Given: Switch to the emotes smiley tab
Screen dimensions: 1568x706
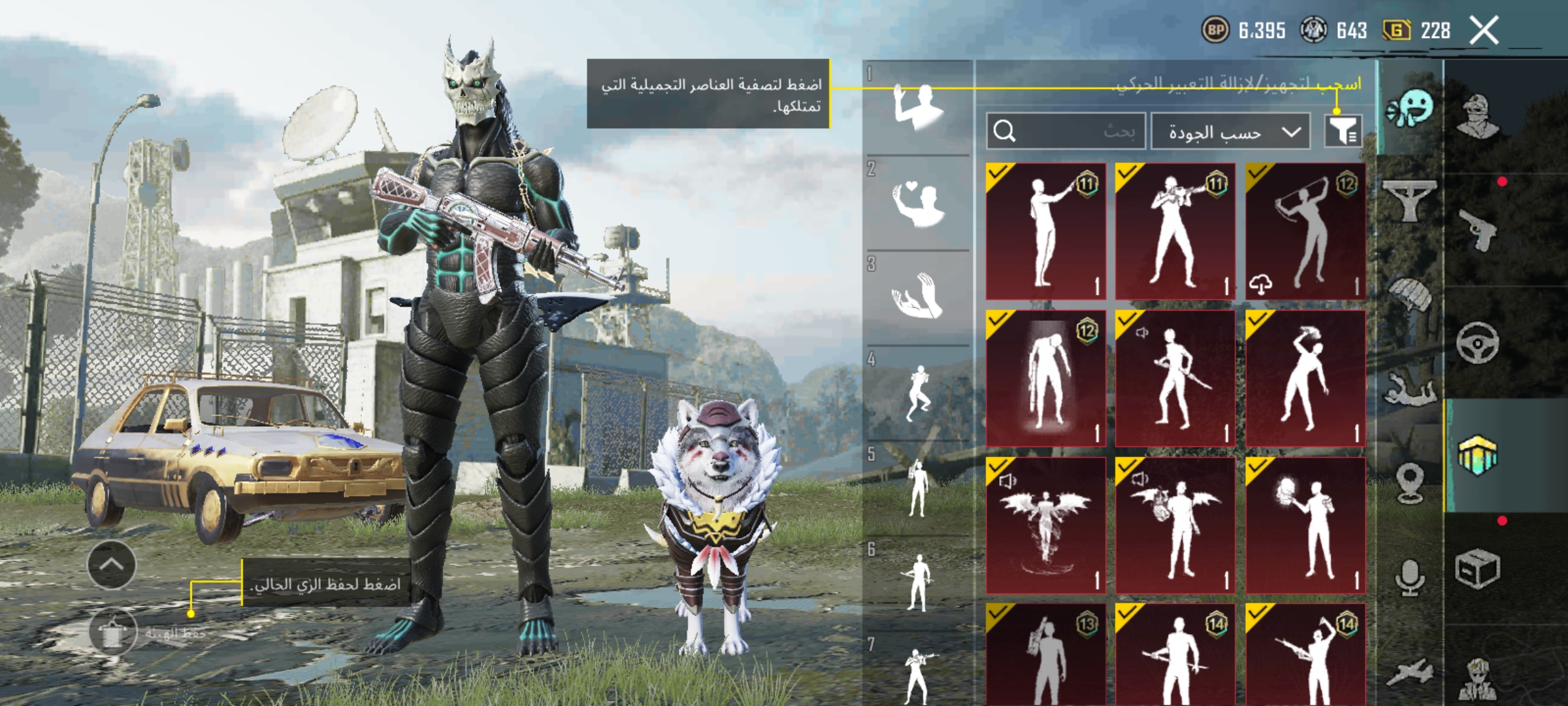Looking at the screenshot, I should 1410,109.
